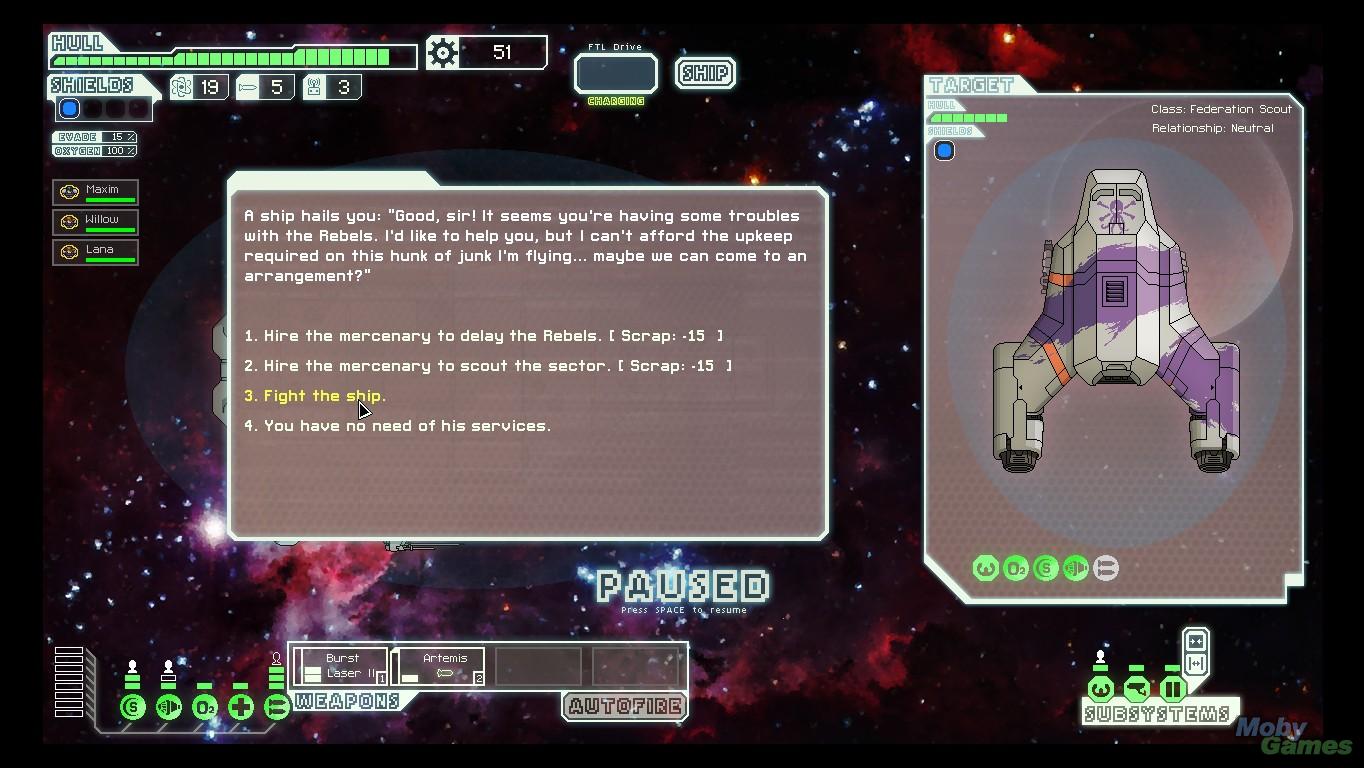Select crew member Maxim
Image resolution: width=1364 pixels, height=768 pixels.
[95, 191]
